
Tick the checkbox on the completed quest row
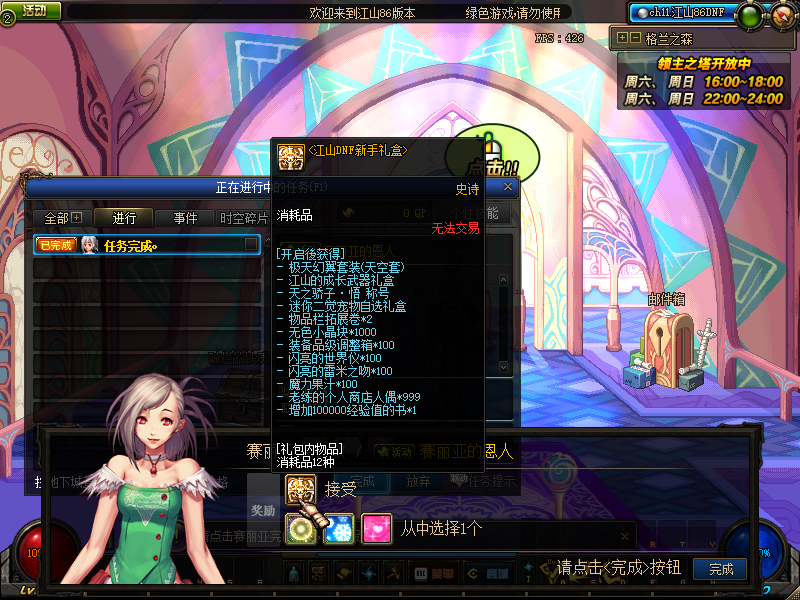[252, 244]
